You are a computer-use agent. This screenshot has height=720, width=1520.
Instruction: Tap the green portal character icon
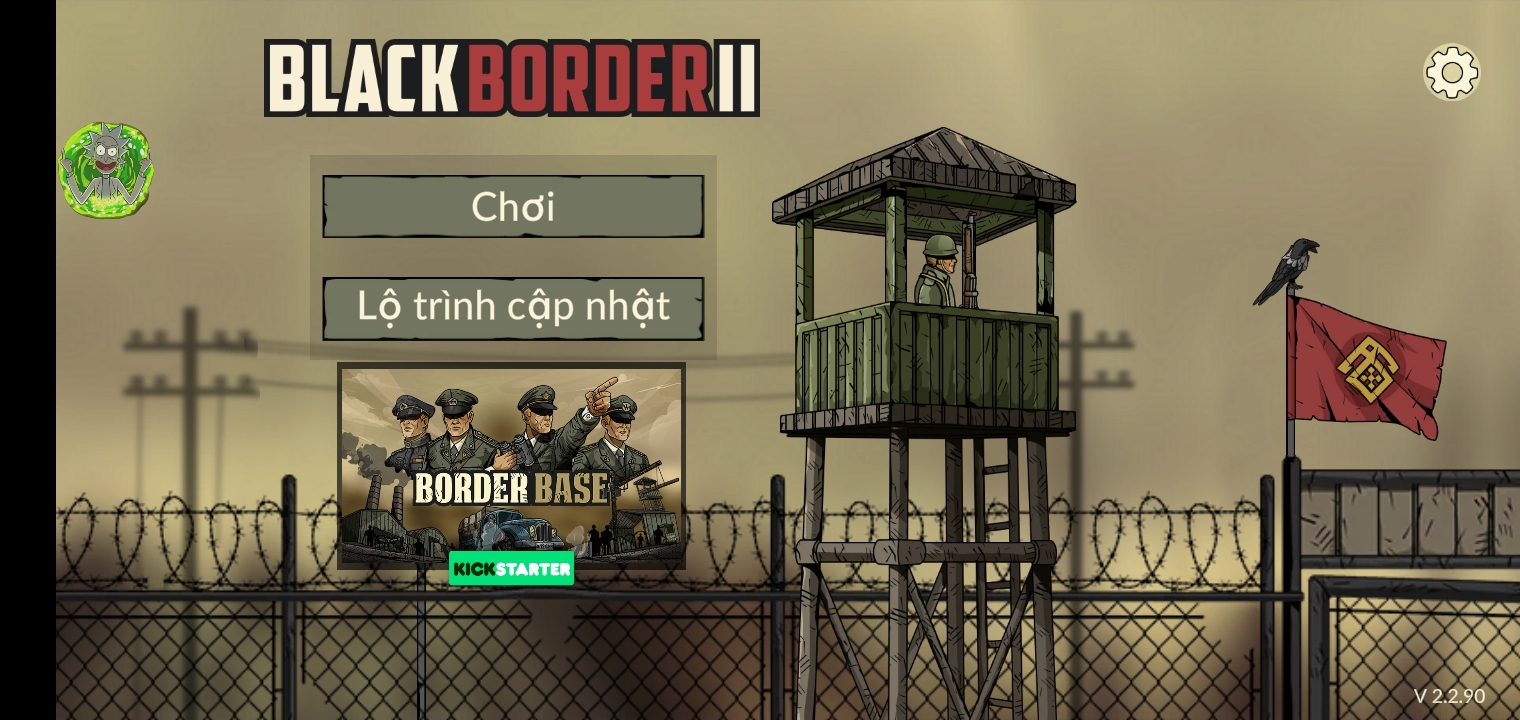click(106, 170)
